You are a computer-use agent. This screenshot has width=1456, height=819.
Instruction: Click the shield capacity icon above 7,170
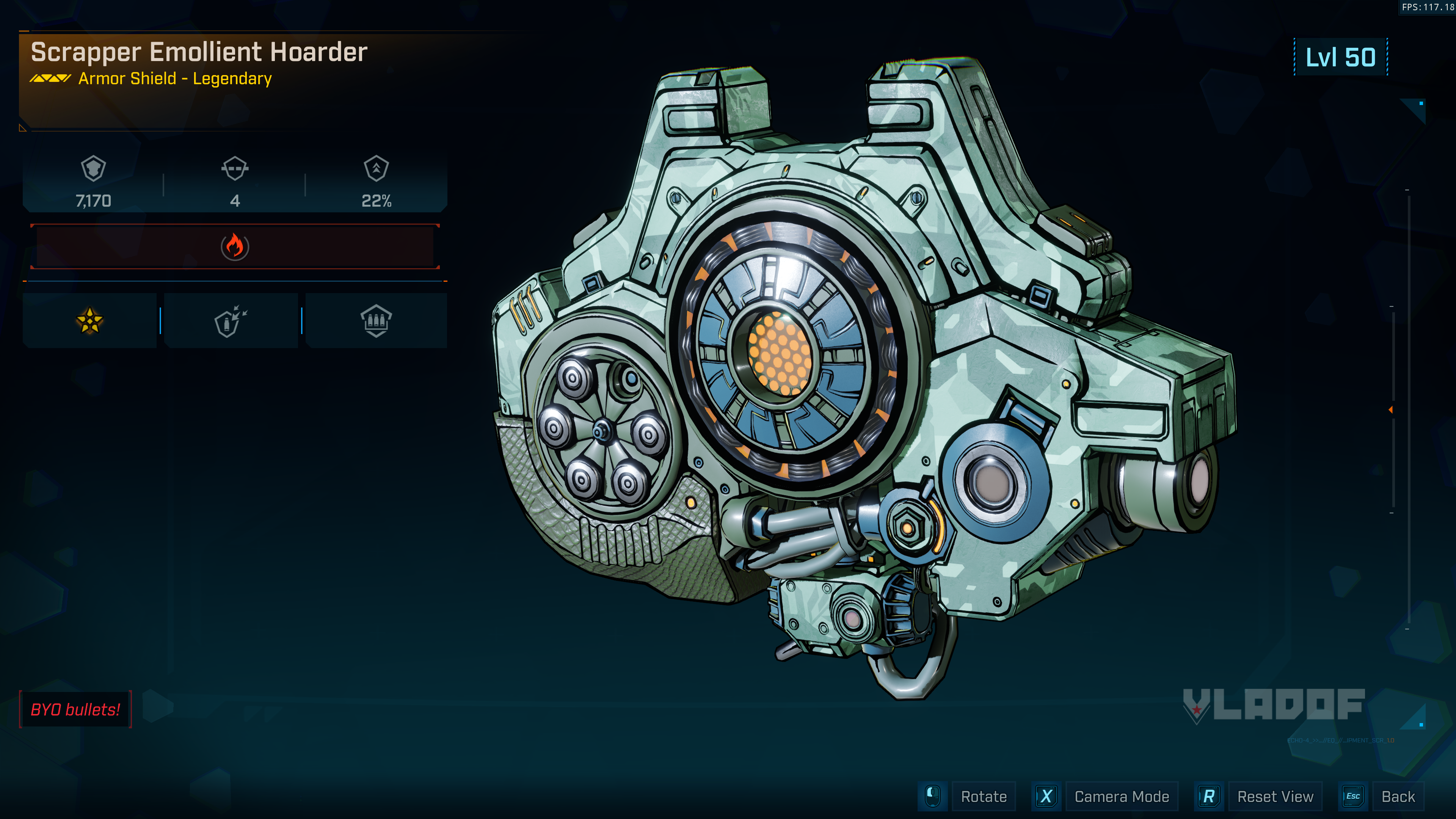pos(93,168)
